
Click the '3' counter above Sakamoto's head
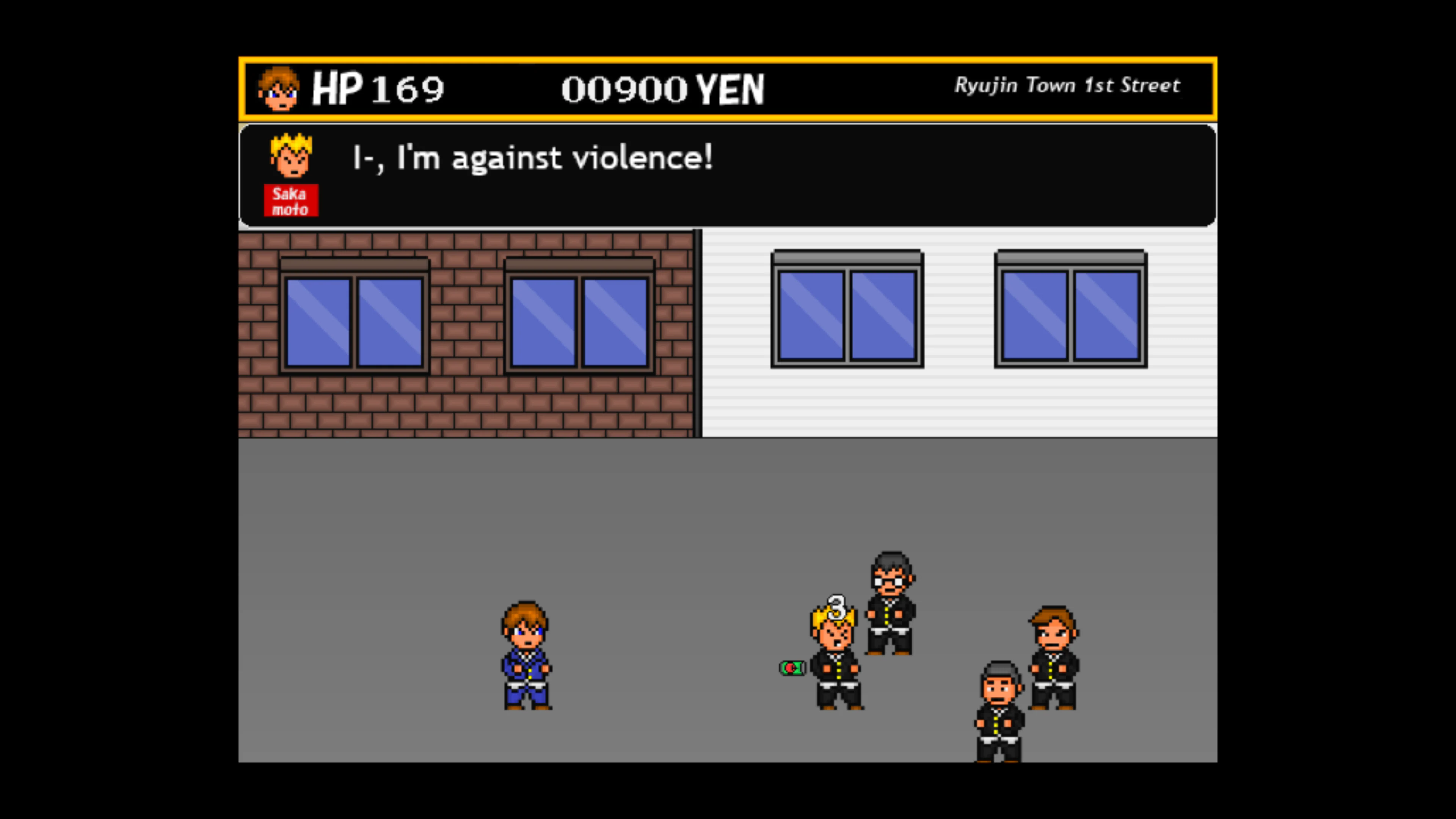[837, 607]
